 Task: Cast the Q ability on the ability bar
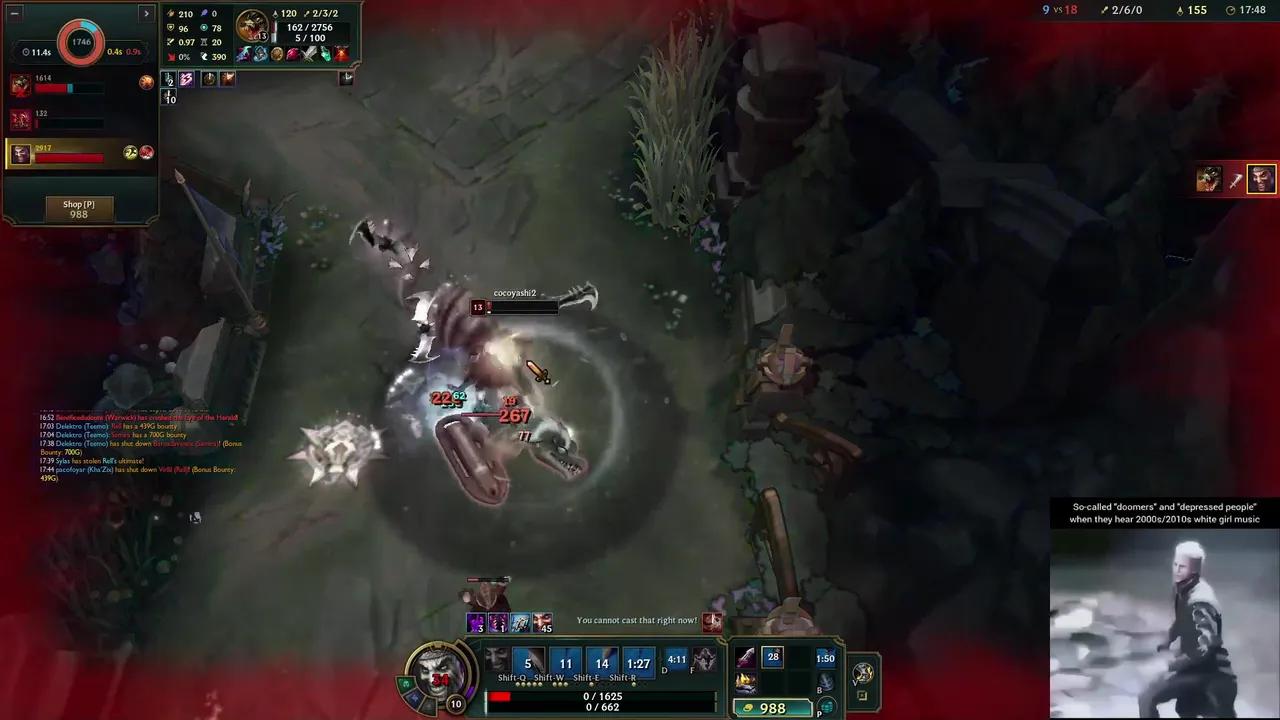527,663
